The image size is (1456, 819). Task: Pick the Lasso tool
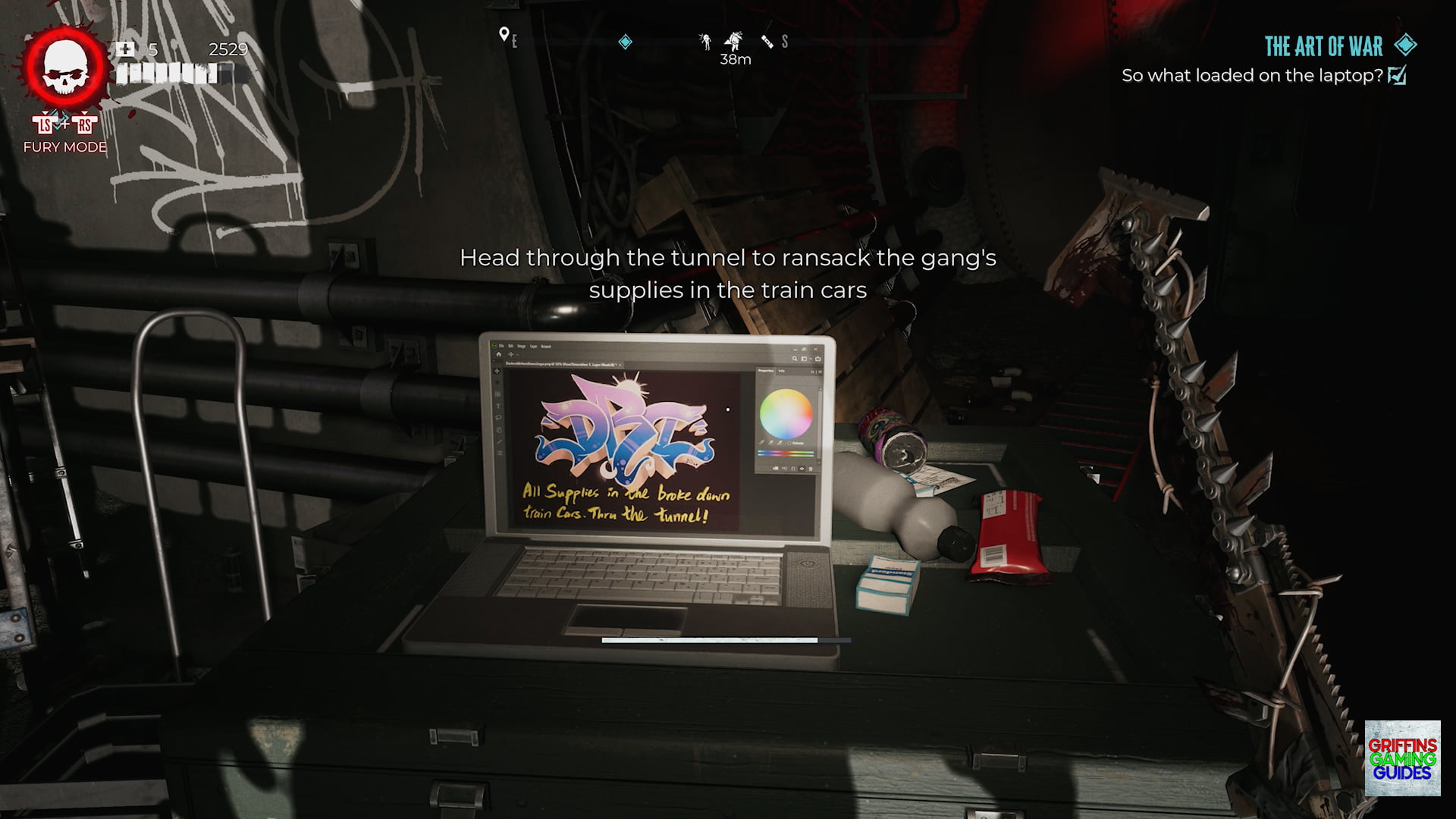point(497,416)
